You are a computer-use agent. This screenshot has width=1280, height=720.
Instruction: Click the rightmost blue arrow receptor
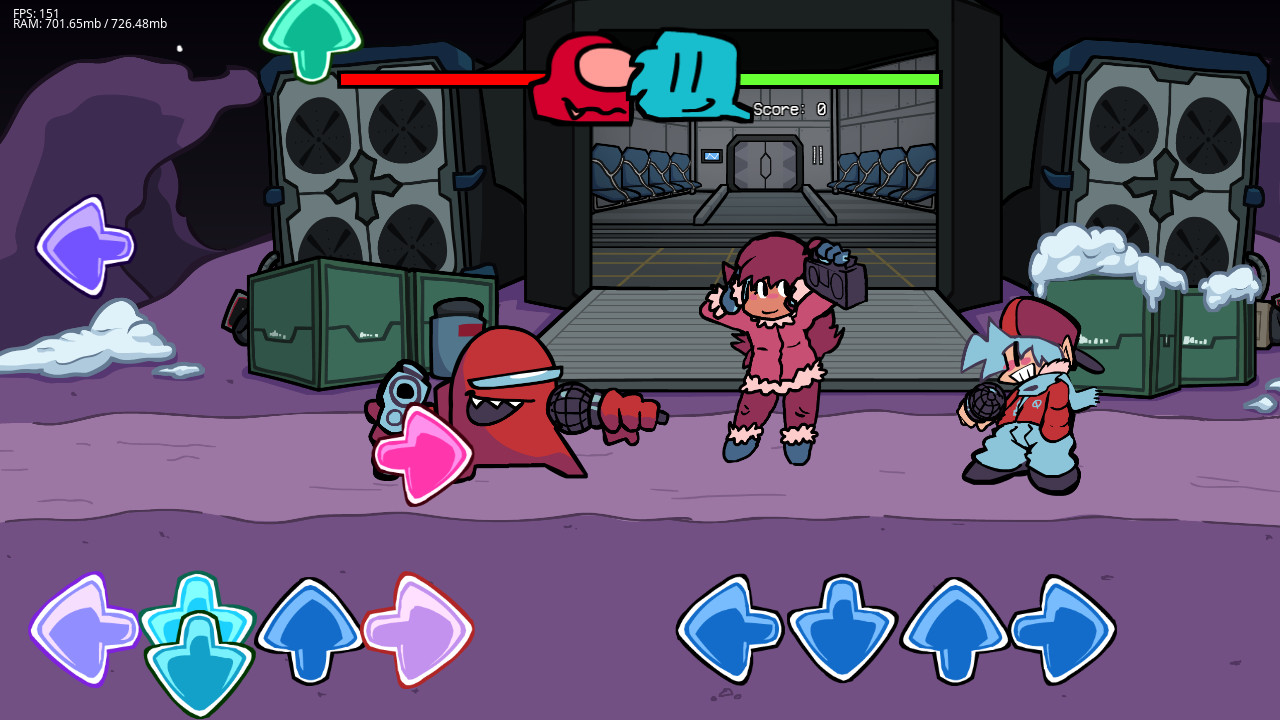point(1065,630)
